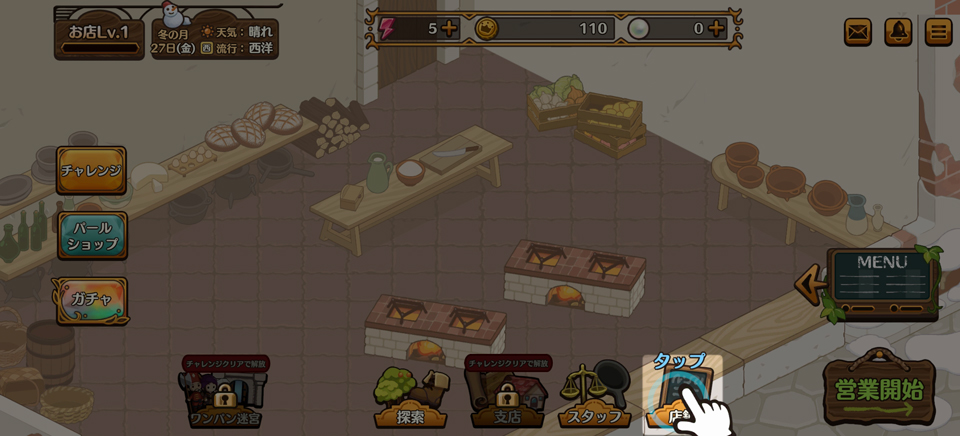960x436 pixels.
Task: Start business with 営業開始 sign
Action: (879, 390)
